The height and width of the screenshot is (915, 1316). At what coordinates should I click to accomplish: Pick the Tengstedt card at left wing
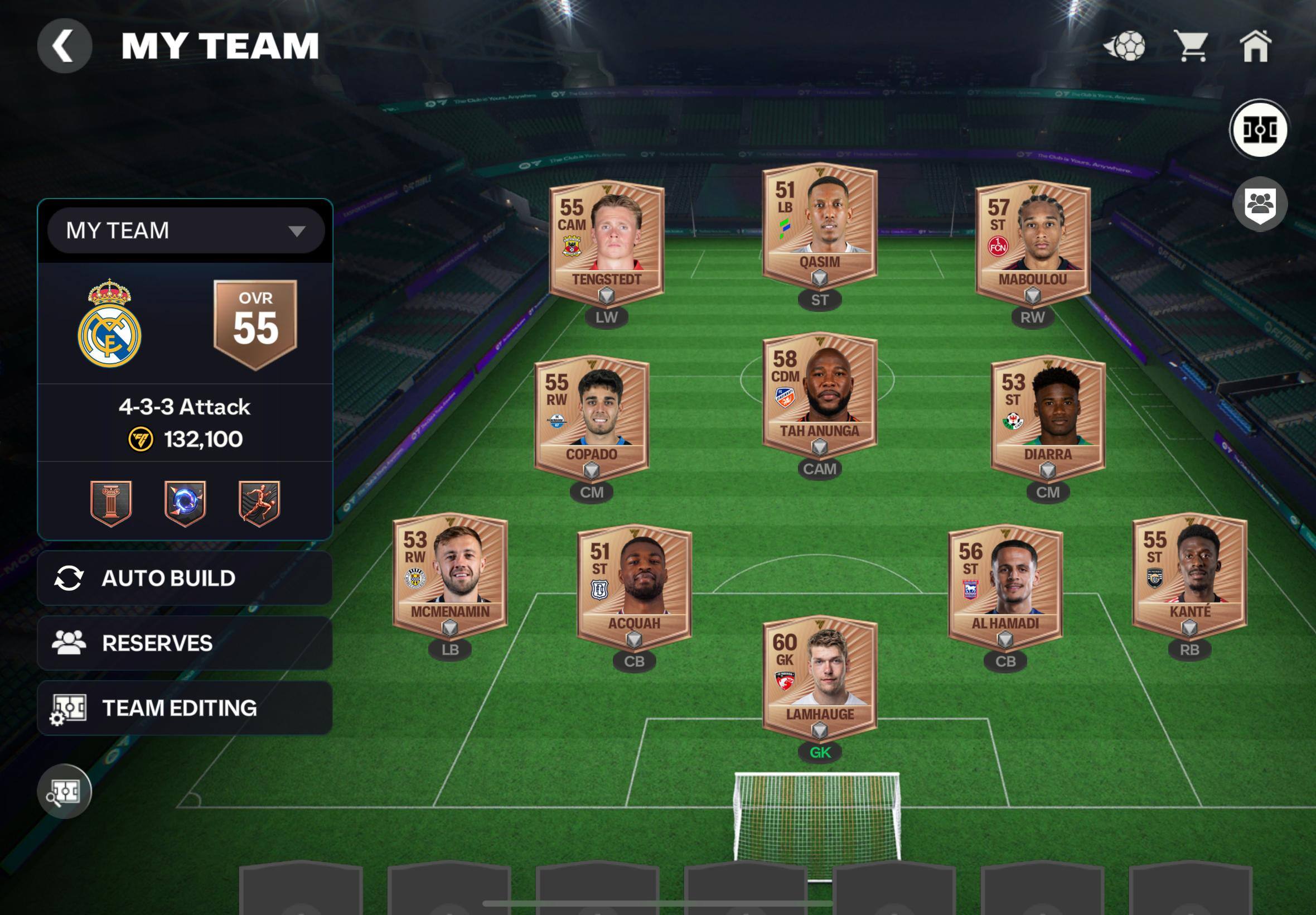[607, 242]
